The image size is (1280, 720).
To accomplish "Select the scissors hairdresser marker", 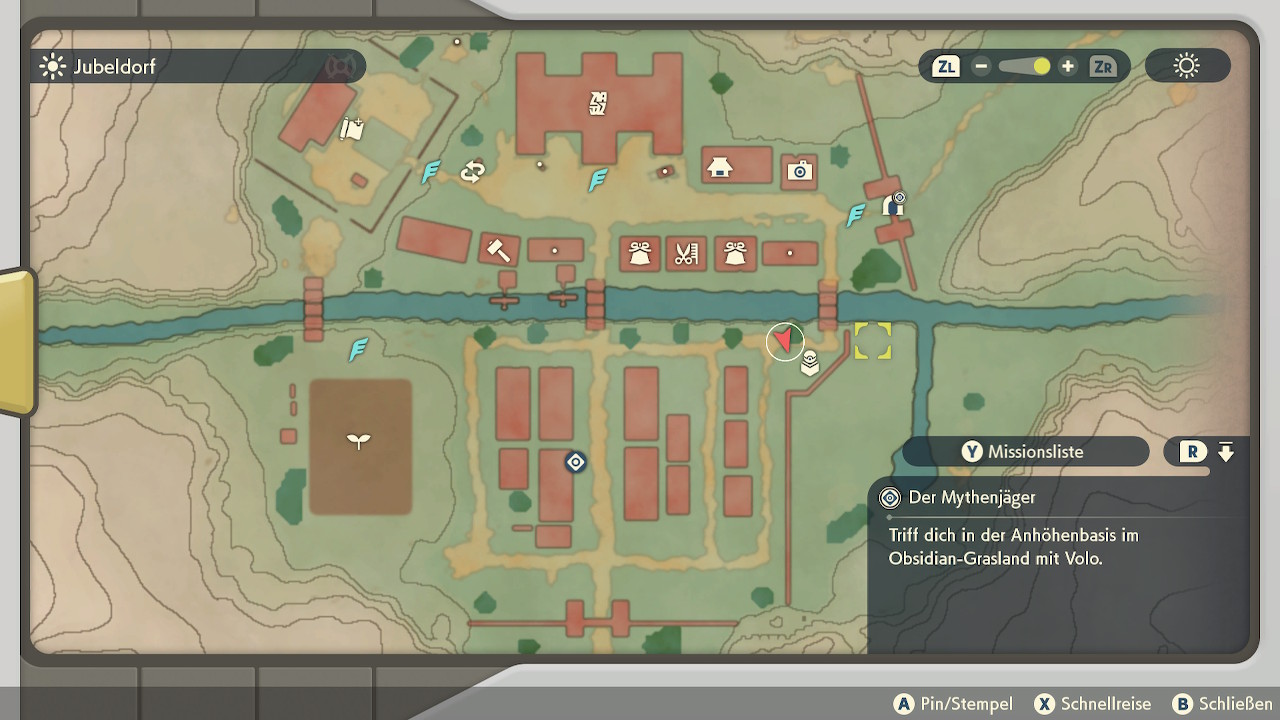I will (x=685, y=254).
